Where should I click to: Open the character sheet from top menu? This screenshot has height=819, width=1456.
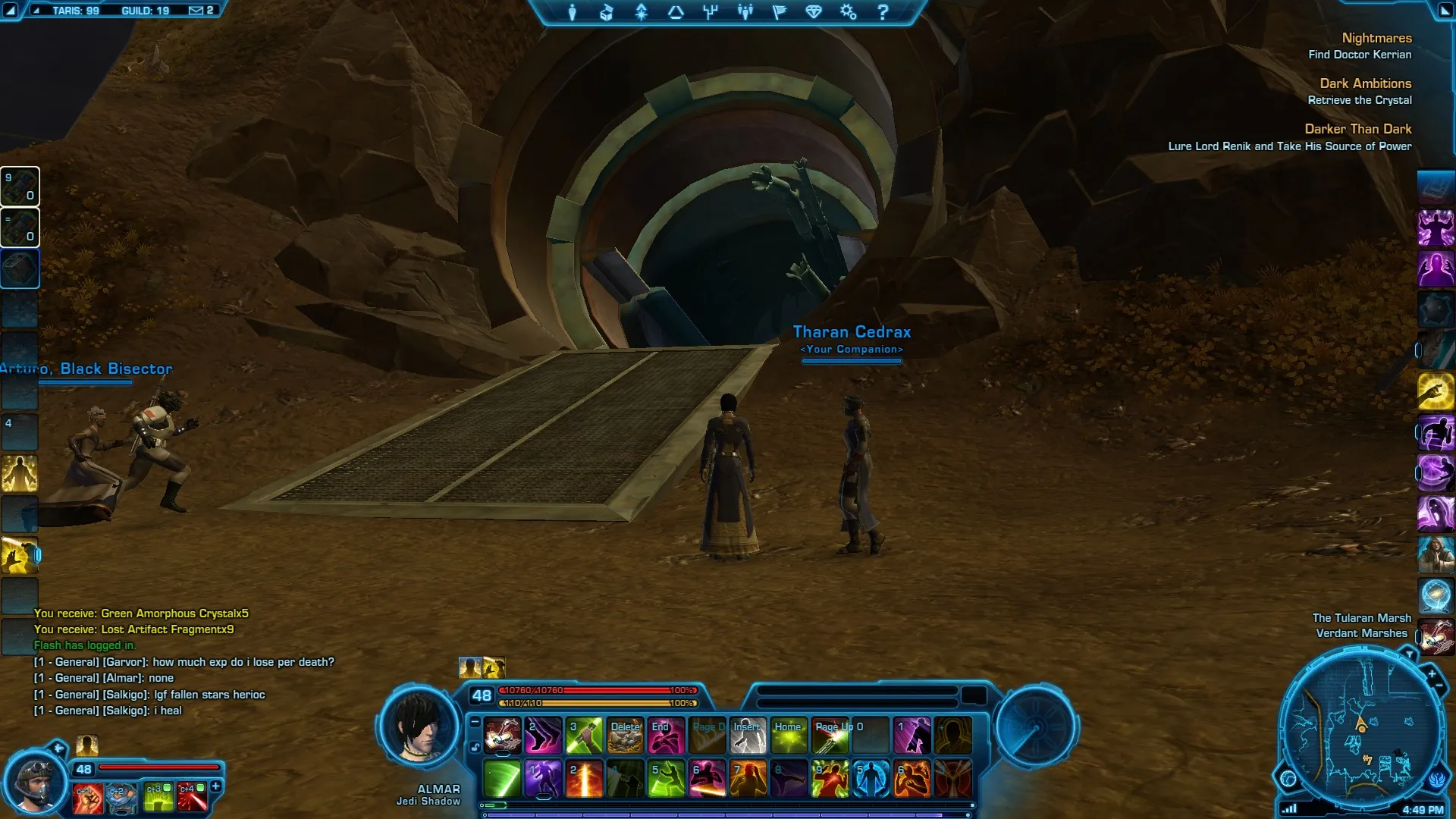tap(573, 12)
